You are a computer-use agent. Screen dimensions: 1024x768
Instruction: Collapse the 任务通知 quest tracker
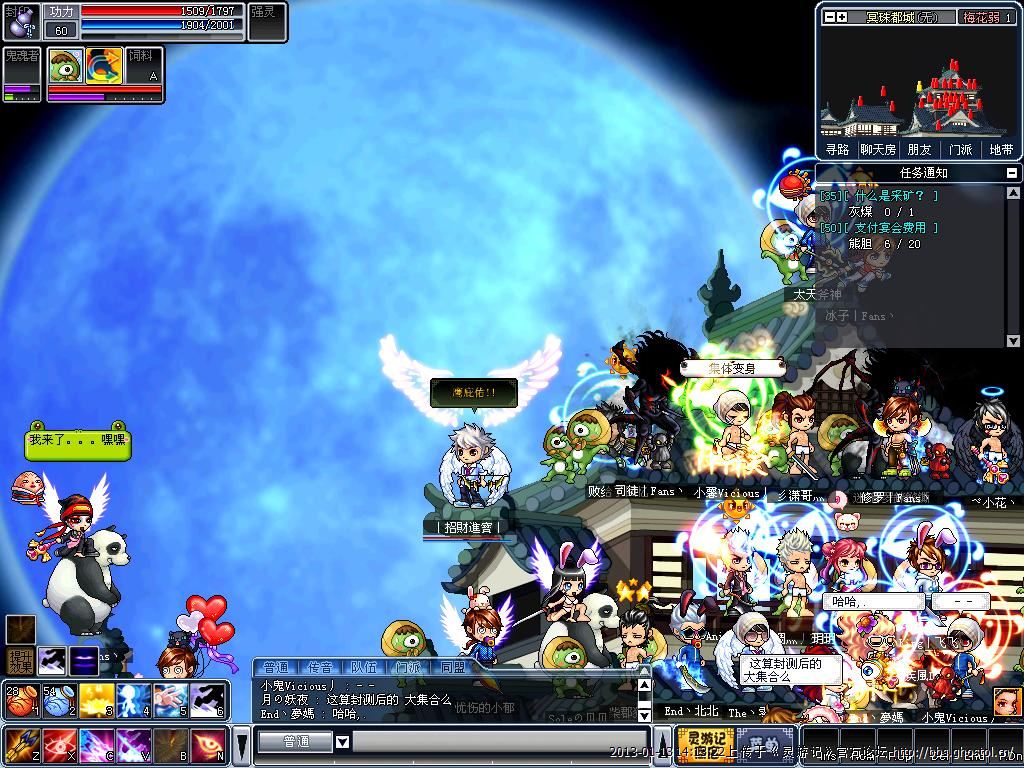pos(1012,173)
